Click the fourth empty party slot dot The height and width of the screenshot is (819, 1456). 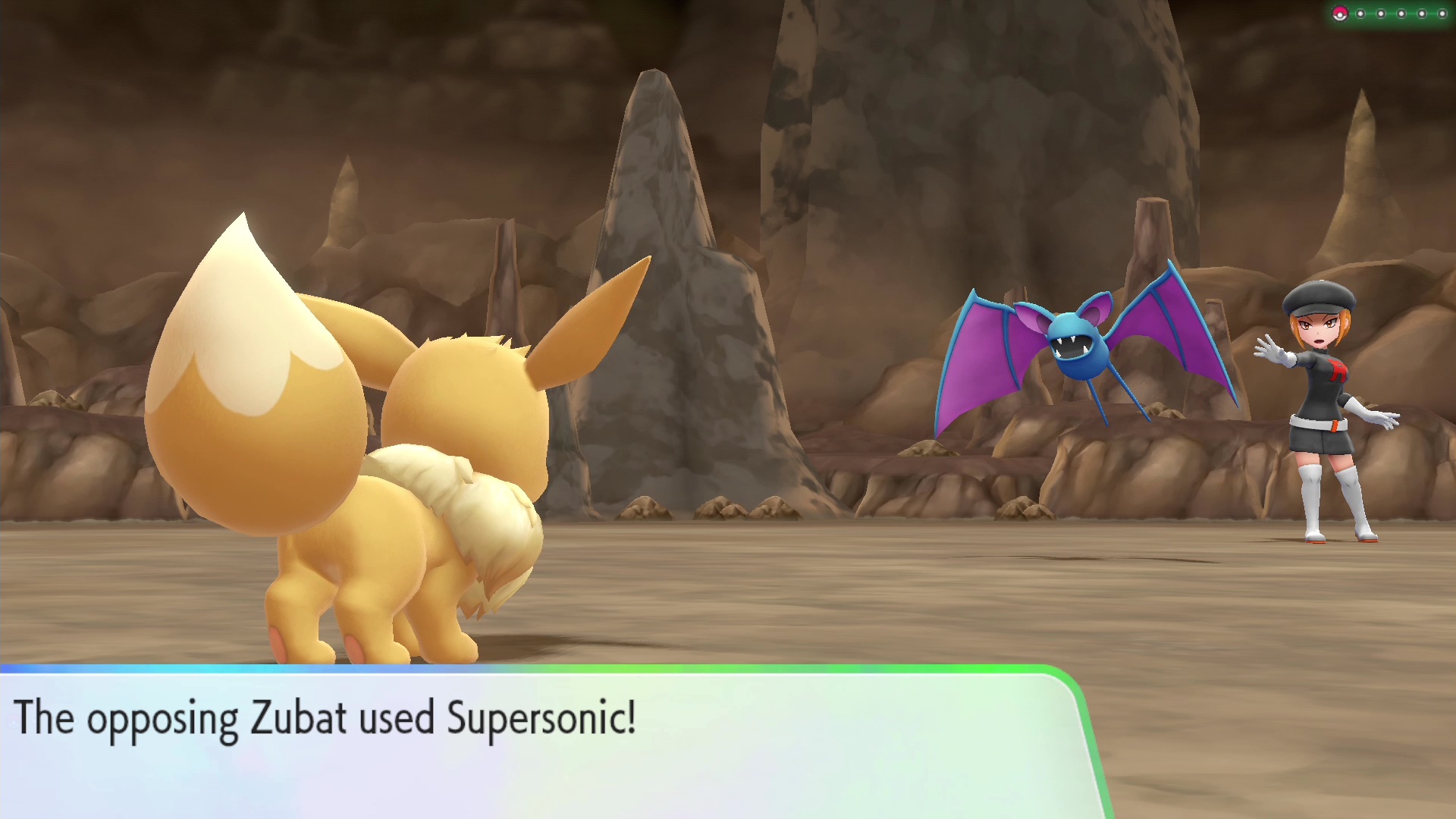[1420, 13]
